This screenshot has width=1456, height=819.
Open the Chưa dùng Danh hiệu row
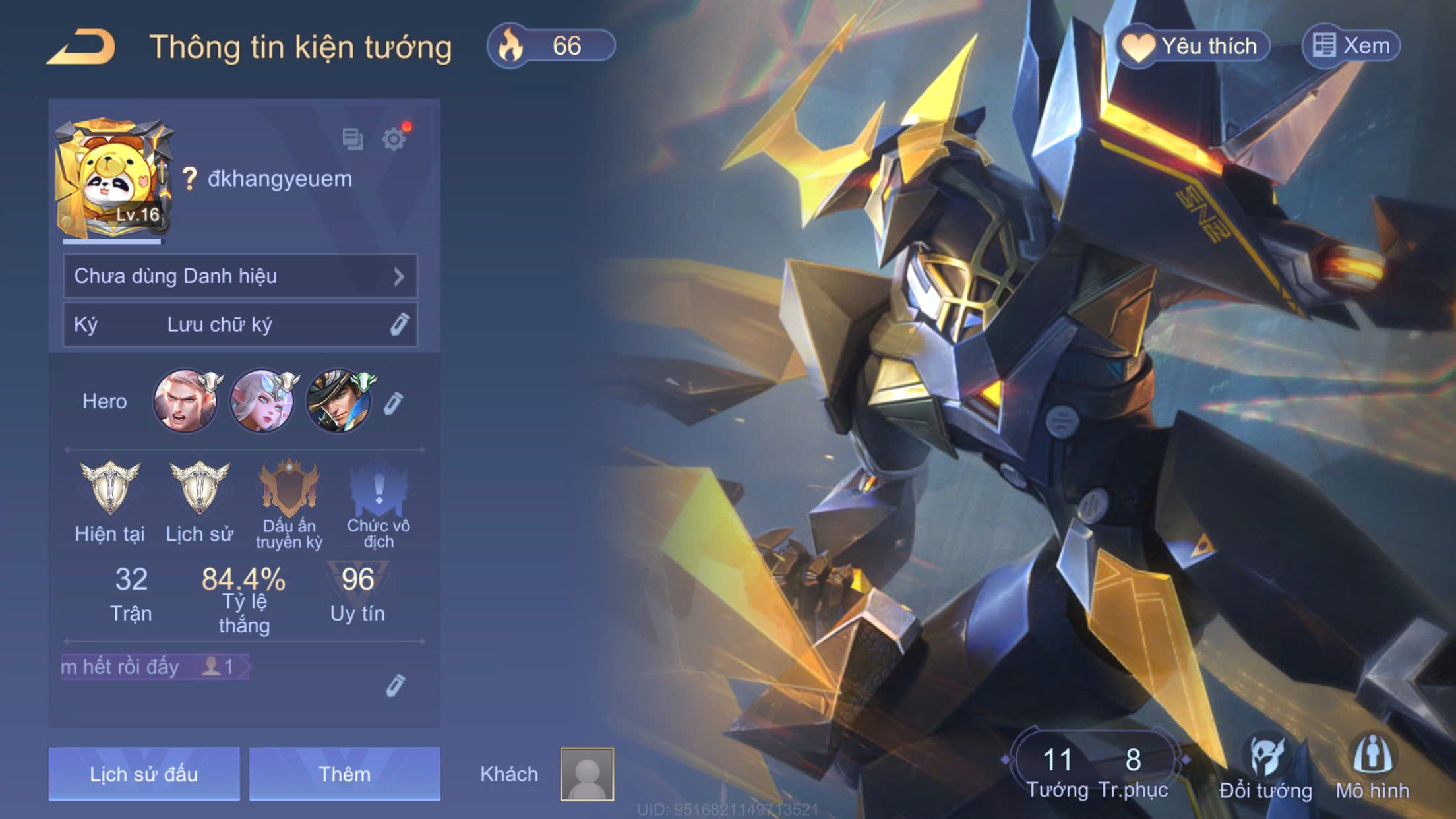(240, 276)
